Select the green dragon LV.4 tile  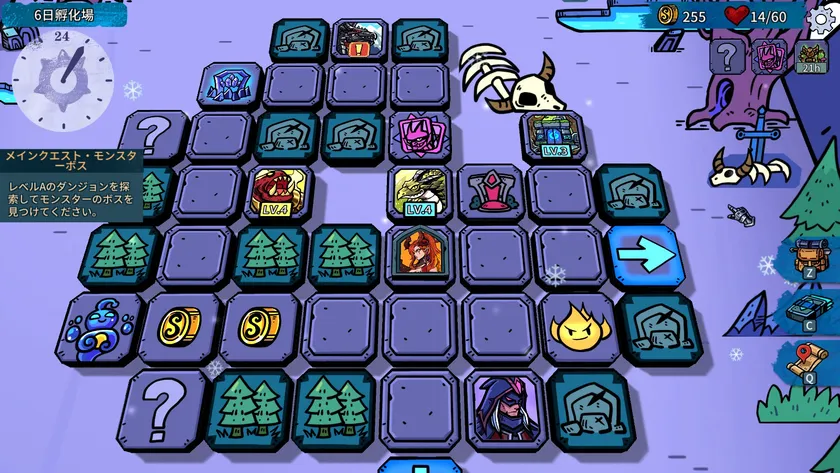420,191
